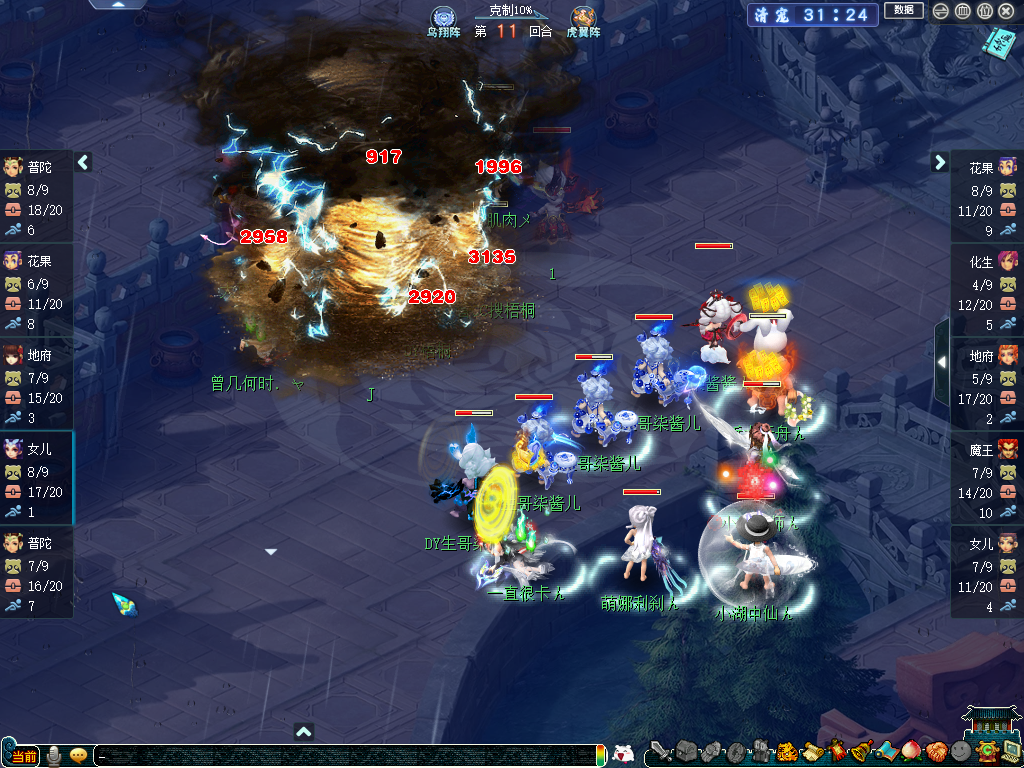
Task: Open the smiley face friends icon
Action: pyautogui.click(x=960, y=751)
